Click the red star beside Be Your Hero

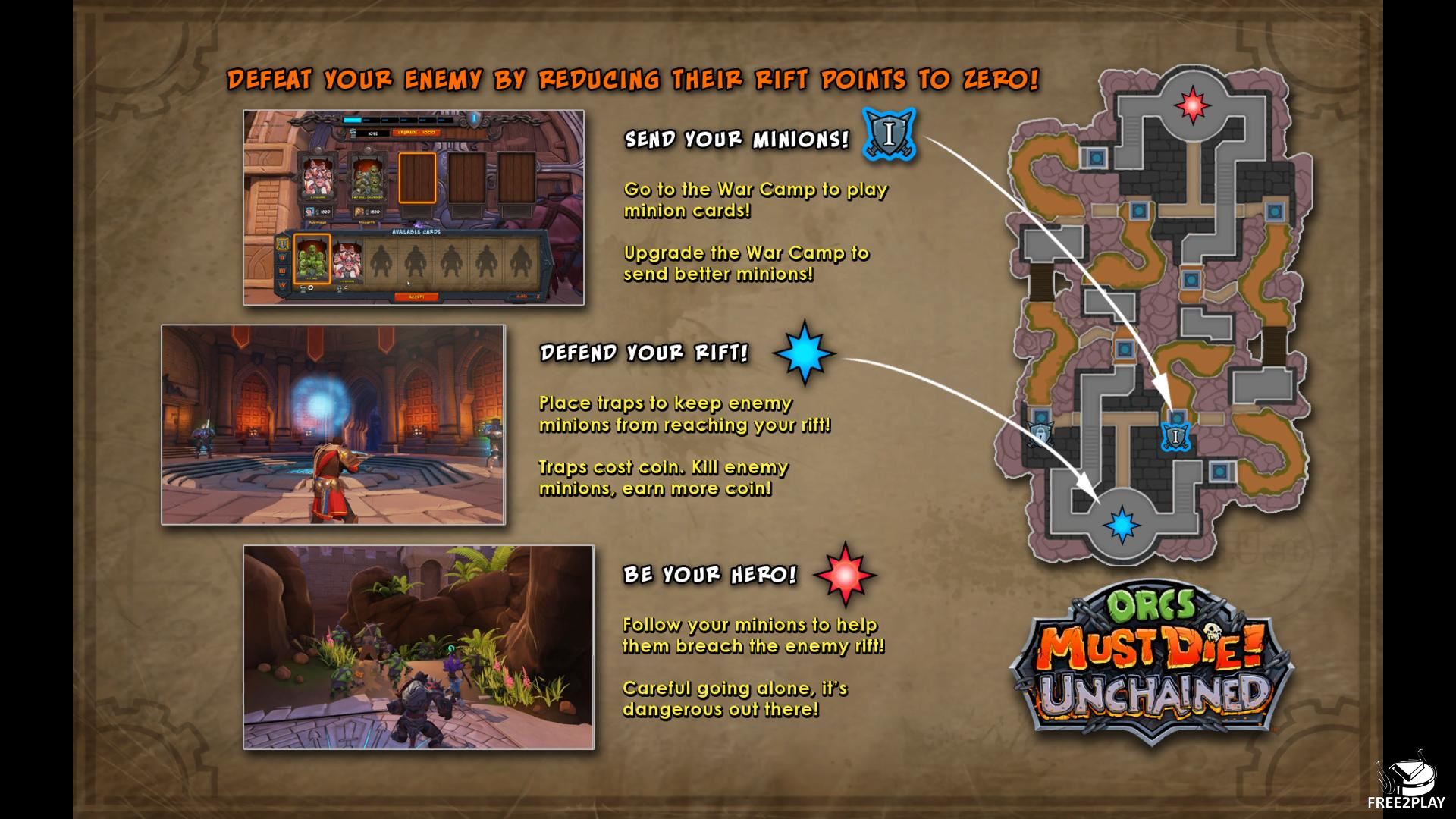coord(845,574)
